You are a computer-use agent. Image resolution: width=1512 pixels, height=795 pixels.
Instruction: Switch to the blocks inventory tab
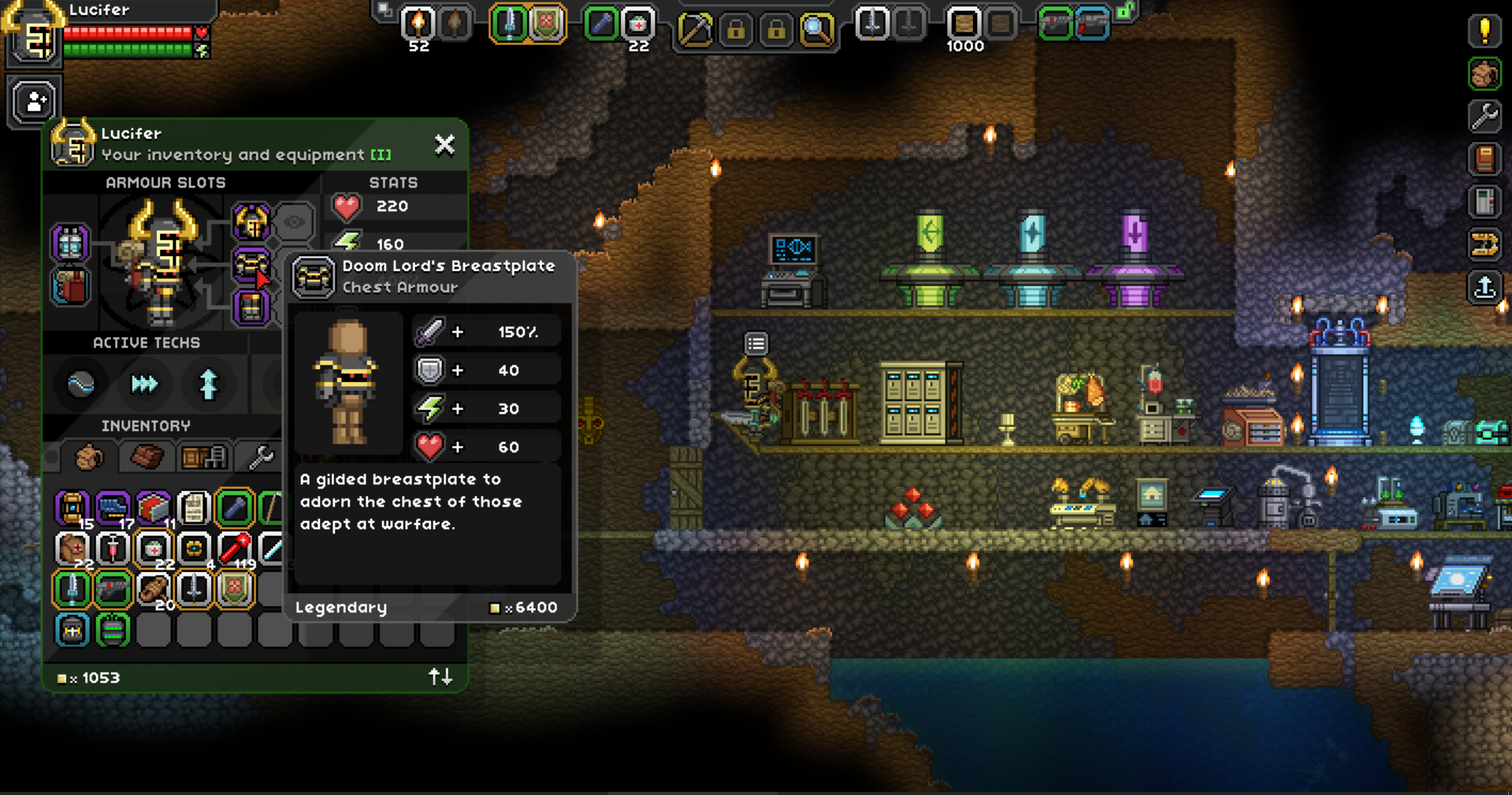coord(147,457)
